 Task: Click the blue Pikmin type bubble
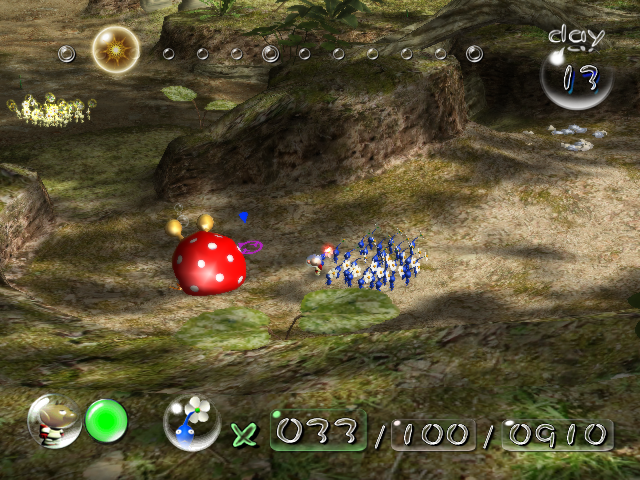pyautogui.click(x=192, y=422)
